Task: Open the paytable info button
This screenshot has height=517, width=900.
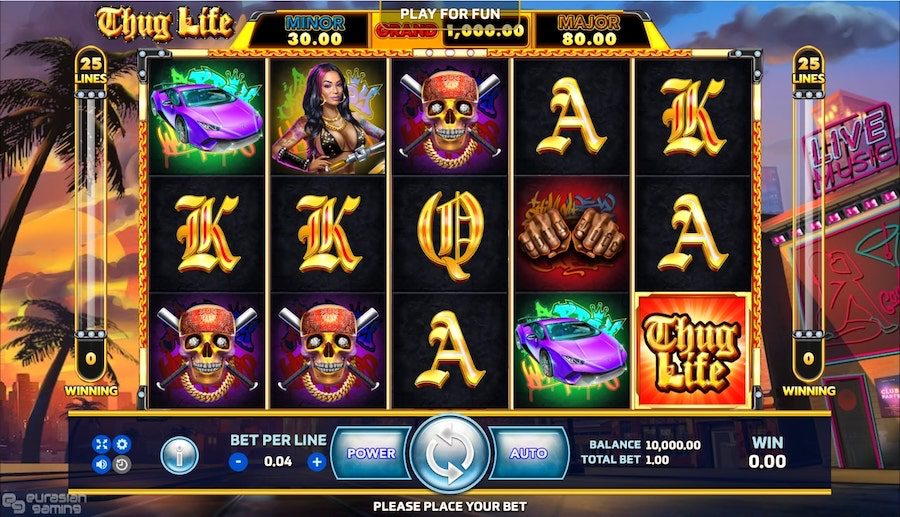Action: (179, 456)
